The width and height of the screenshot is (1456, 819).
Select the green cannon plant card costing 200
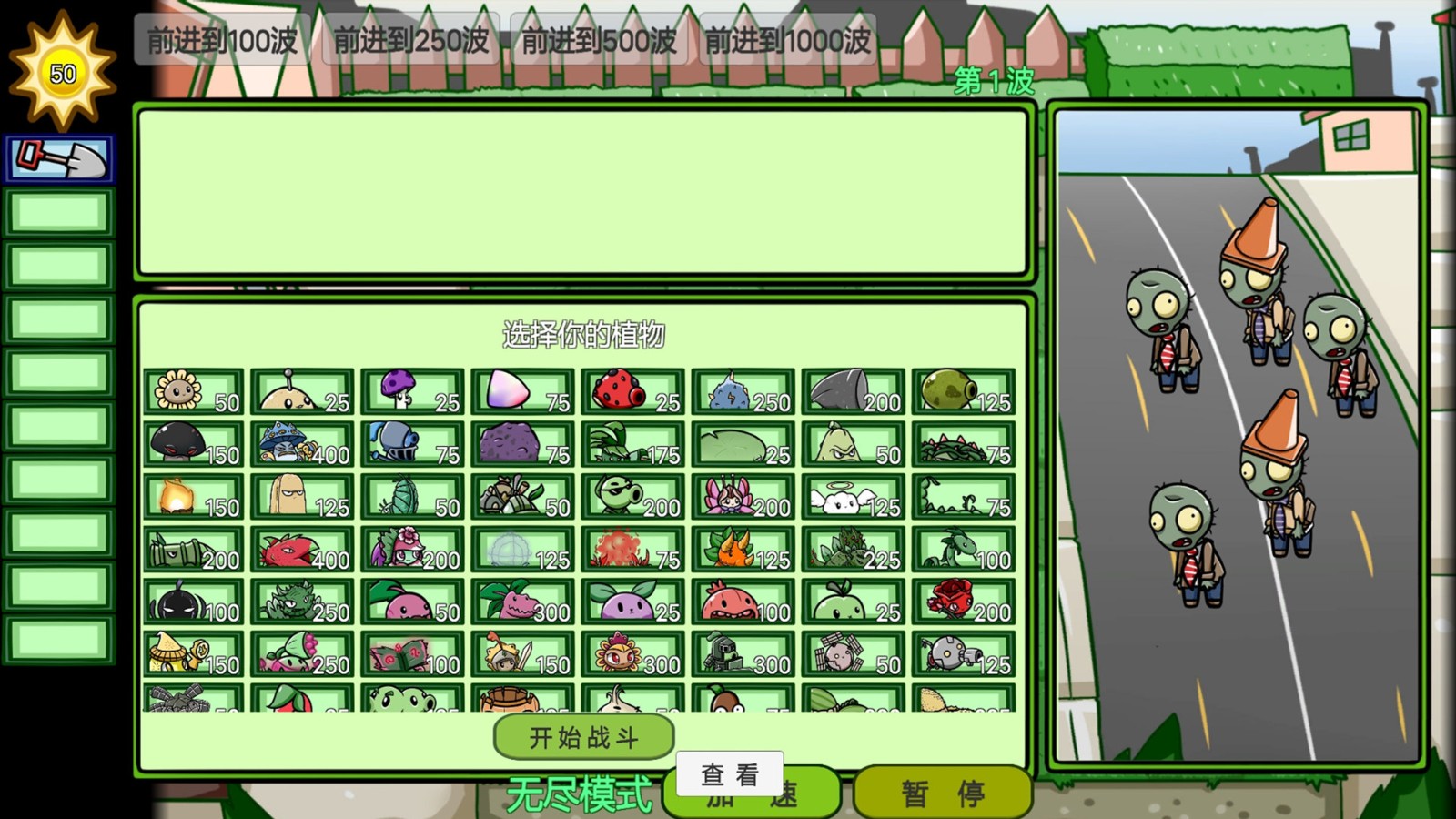pyautogui.click(x=194, y=550)
